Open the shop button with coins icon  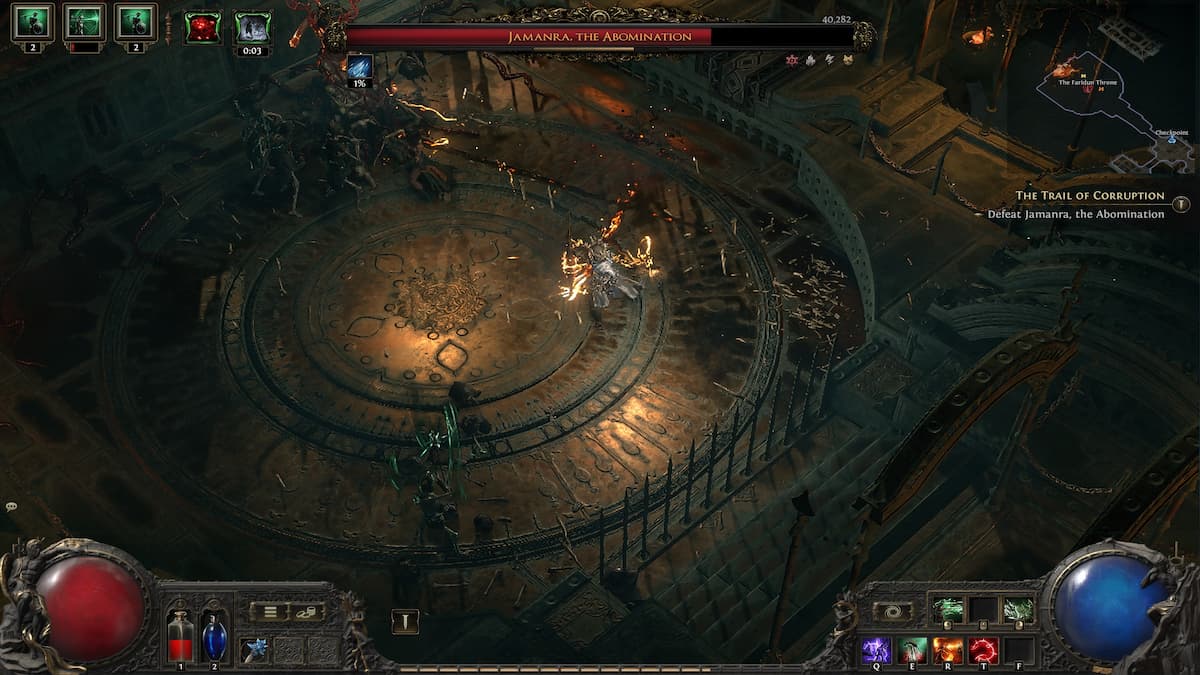pos(307,611)
